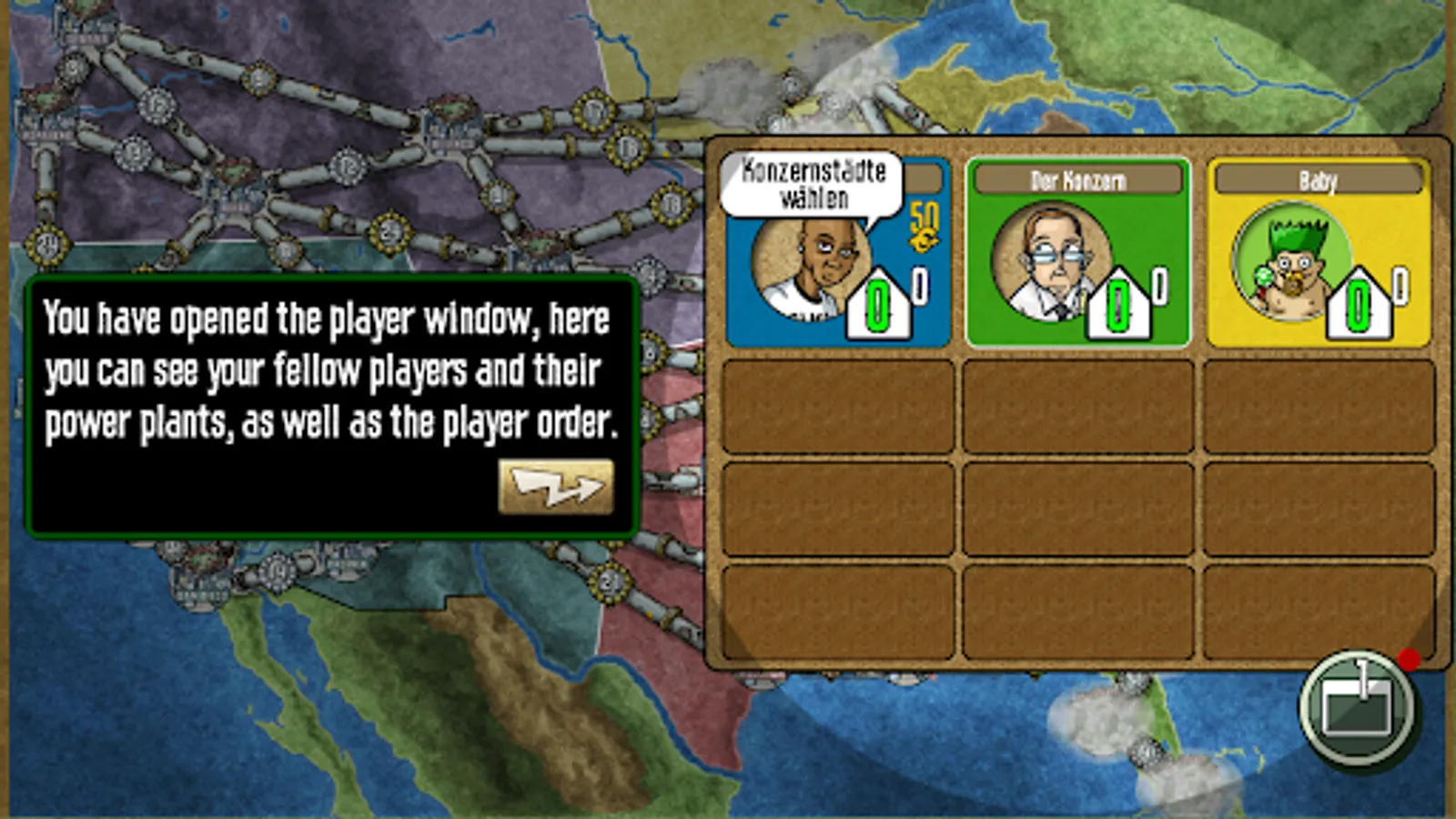Click Baby's house counter icon
Image resolution: width=1456 pixels, height=819 pixels.
1358,305
